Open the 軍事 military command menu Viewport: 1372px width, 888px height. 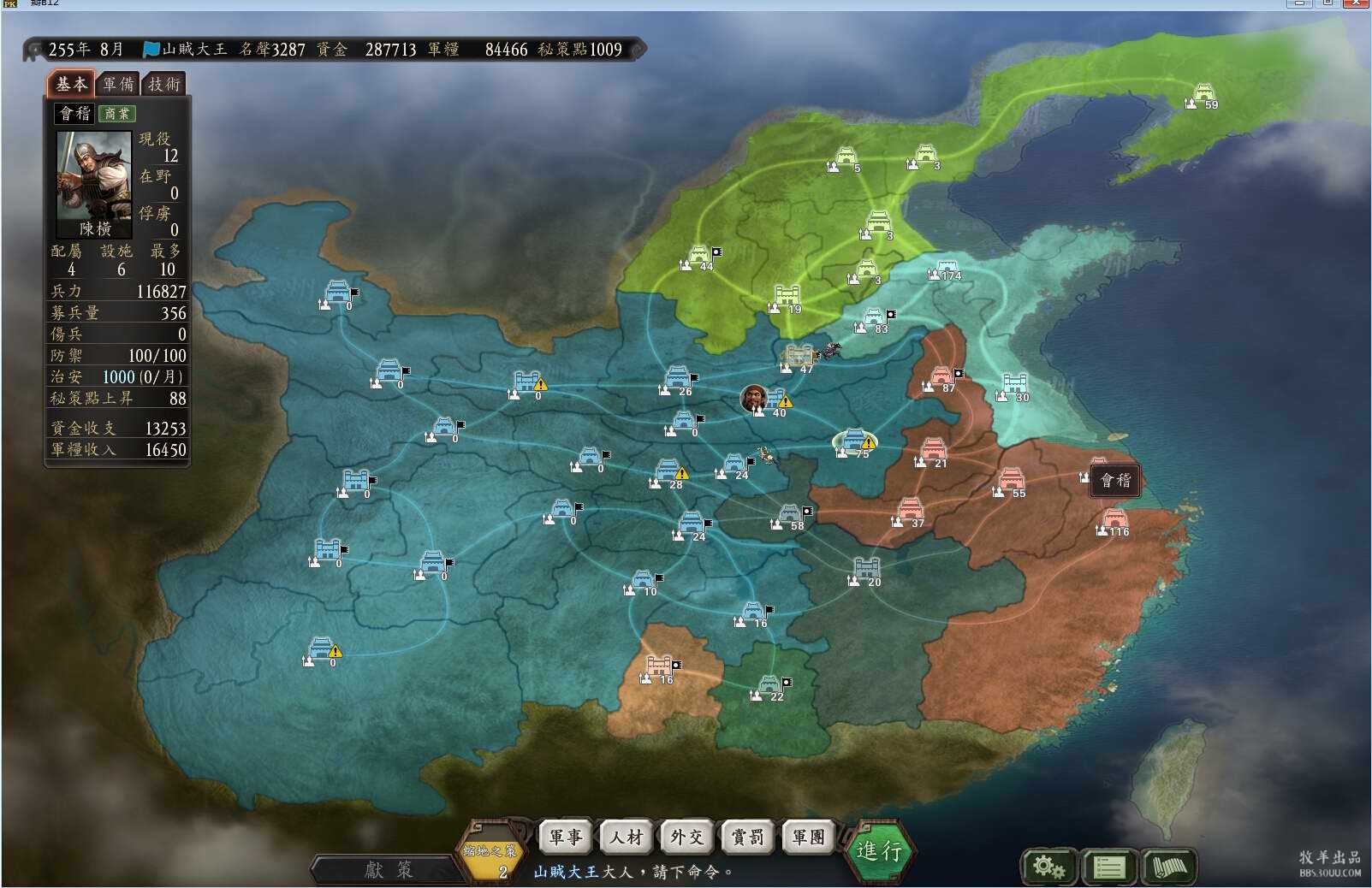point(565,837)
